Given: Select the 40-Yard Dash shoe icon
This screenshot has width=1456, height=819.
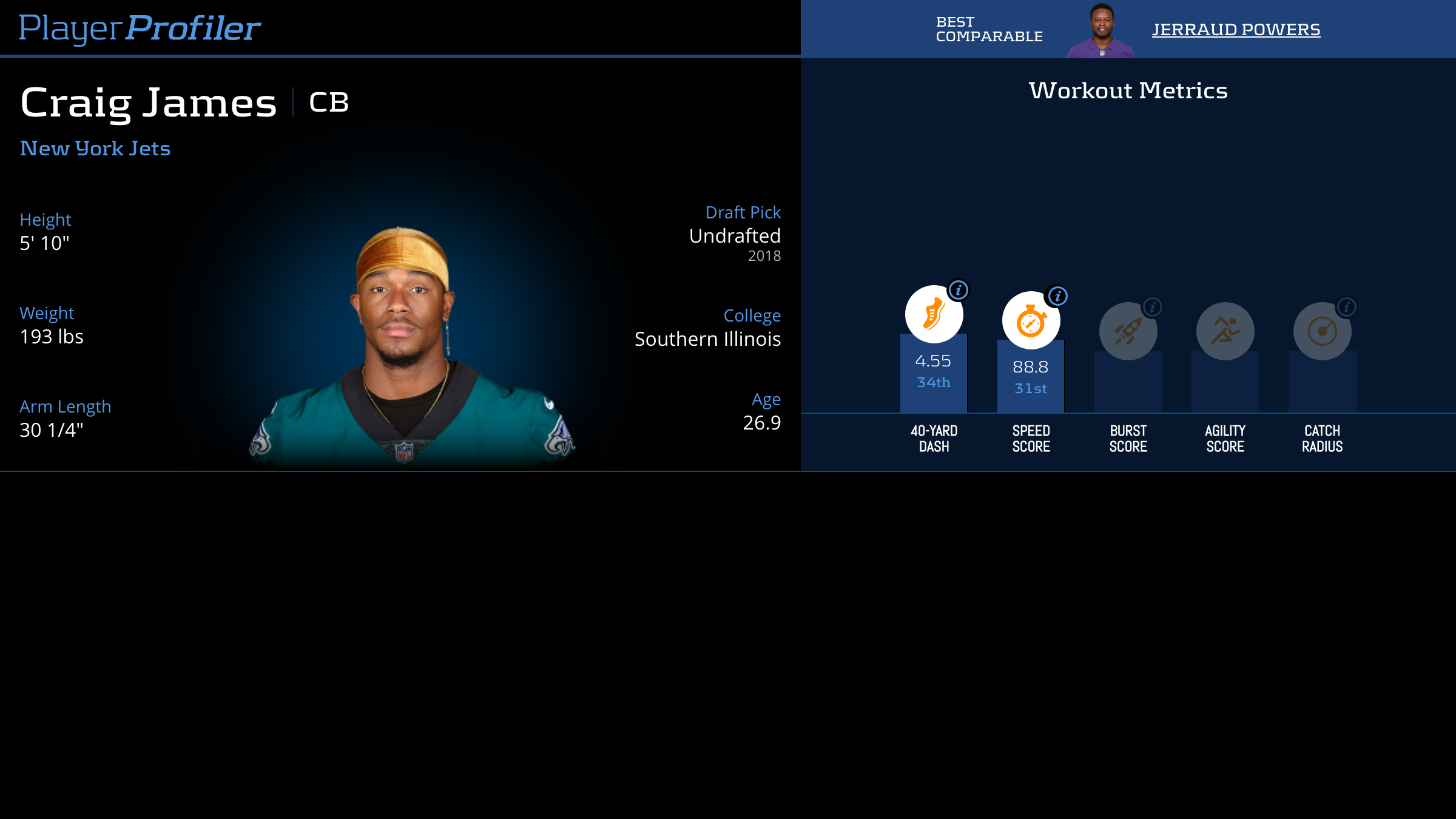Looking at the screenshot, I should 934,314.
